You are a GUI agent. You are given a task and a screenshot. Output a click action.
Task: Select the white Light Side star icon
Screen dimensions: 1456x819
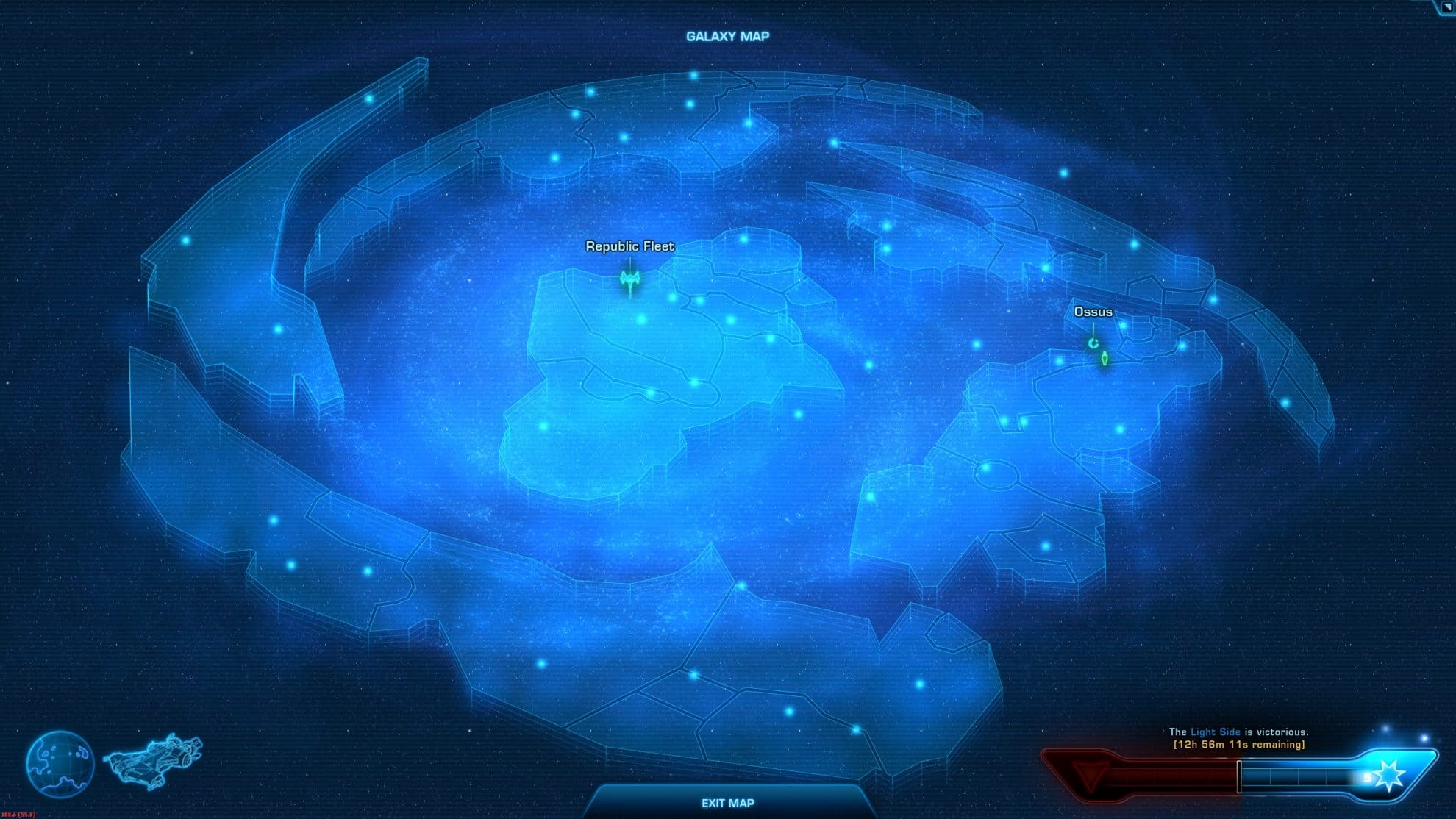[1389, 775]
